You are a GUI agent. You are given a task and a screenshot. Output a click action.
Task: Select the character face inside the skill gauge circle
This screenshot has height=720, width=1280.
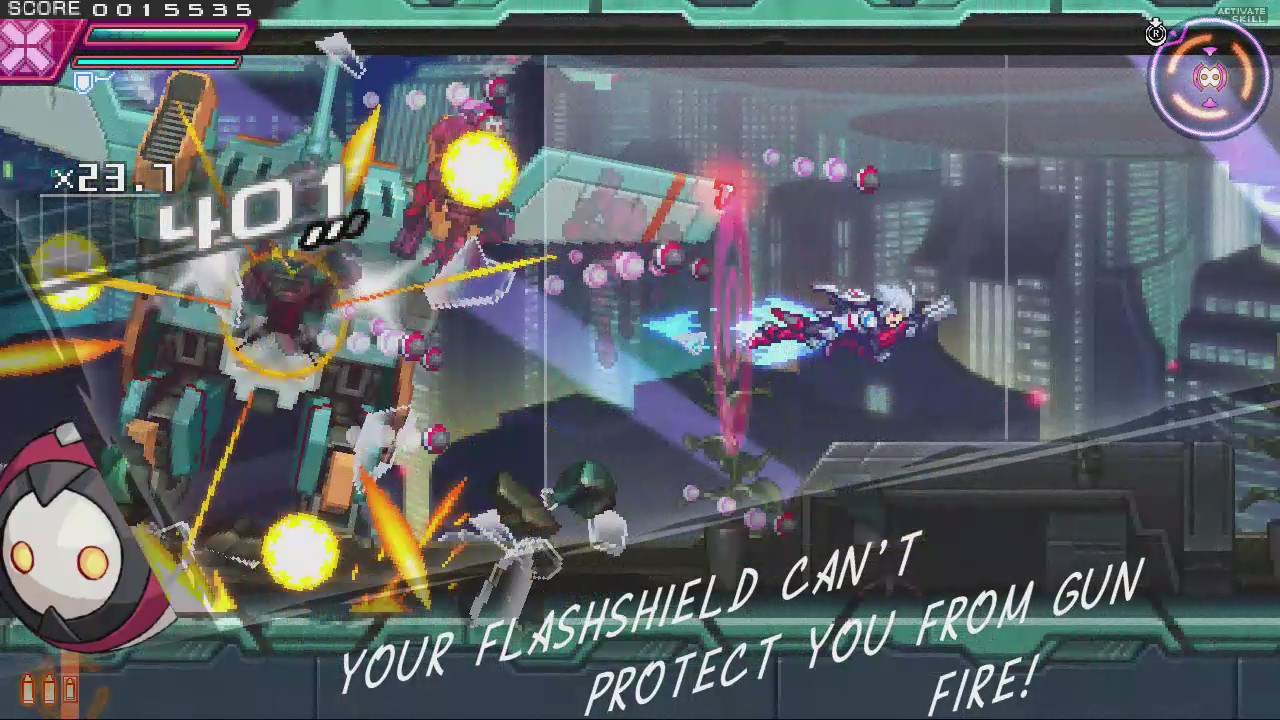click(x=1208, y=77)
